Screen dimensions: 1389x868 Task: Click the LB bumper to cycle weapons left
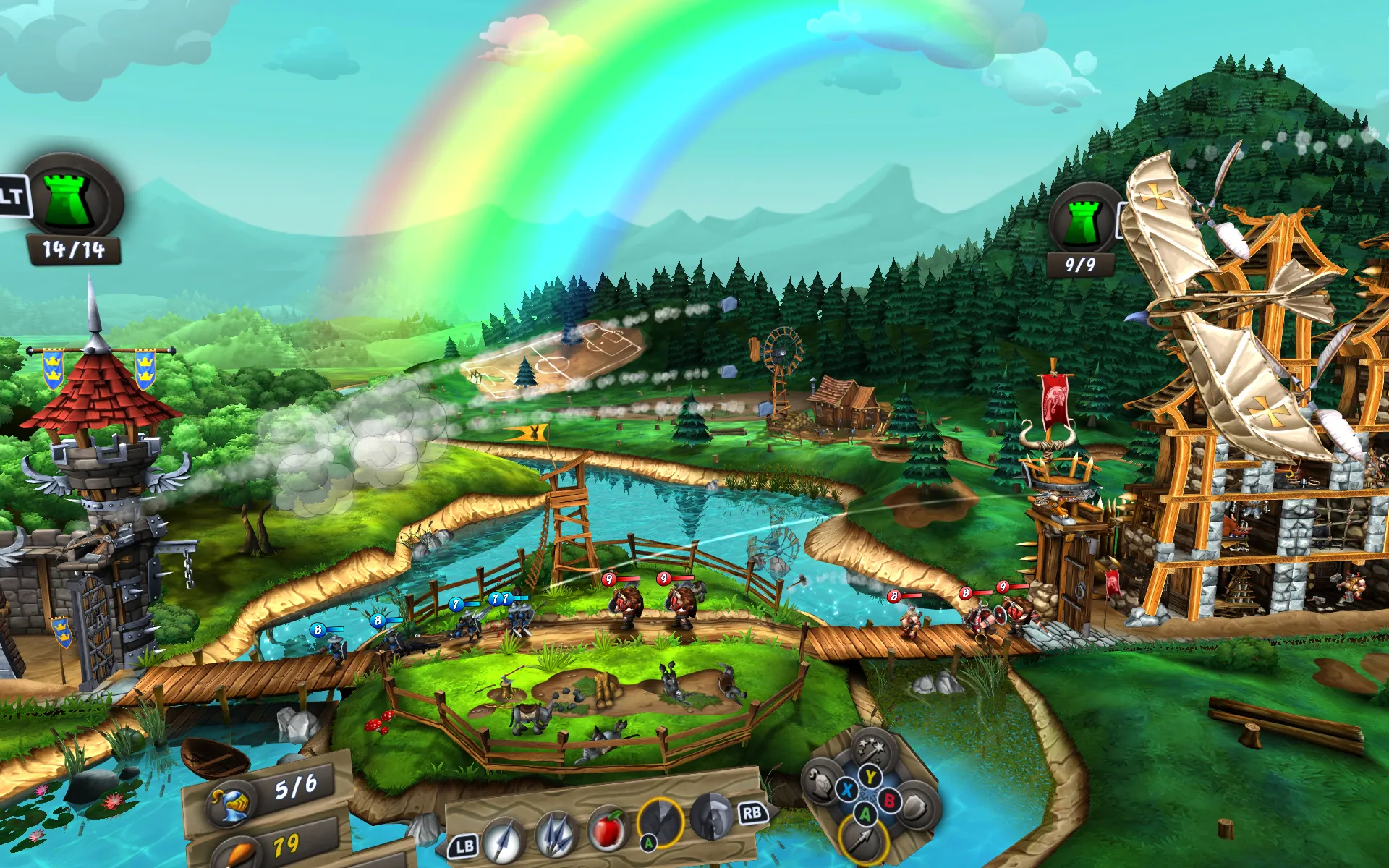point(465,845)
